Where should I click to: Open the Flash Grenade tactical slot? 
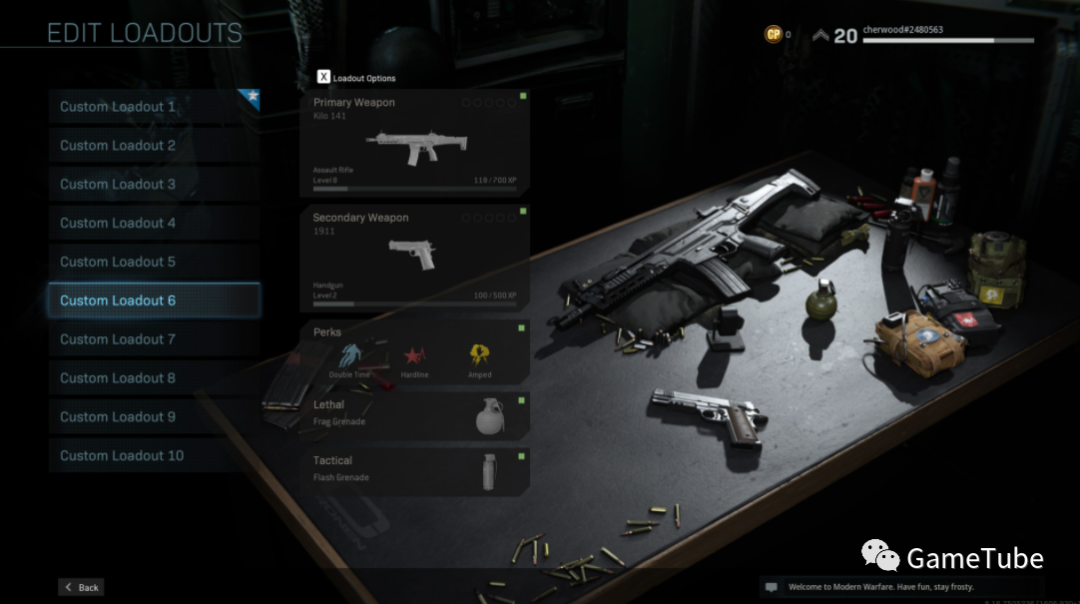click(414, 469)
